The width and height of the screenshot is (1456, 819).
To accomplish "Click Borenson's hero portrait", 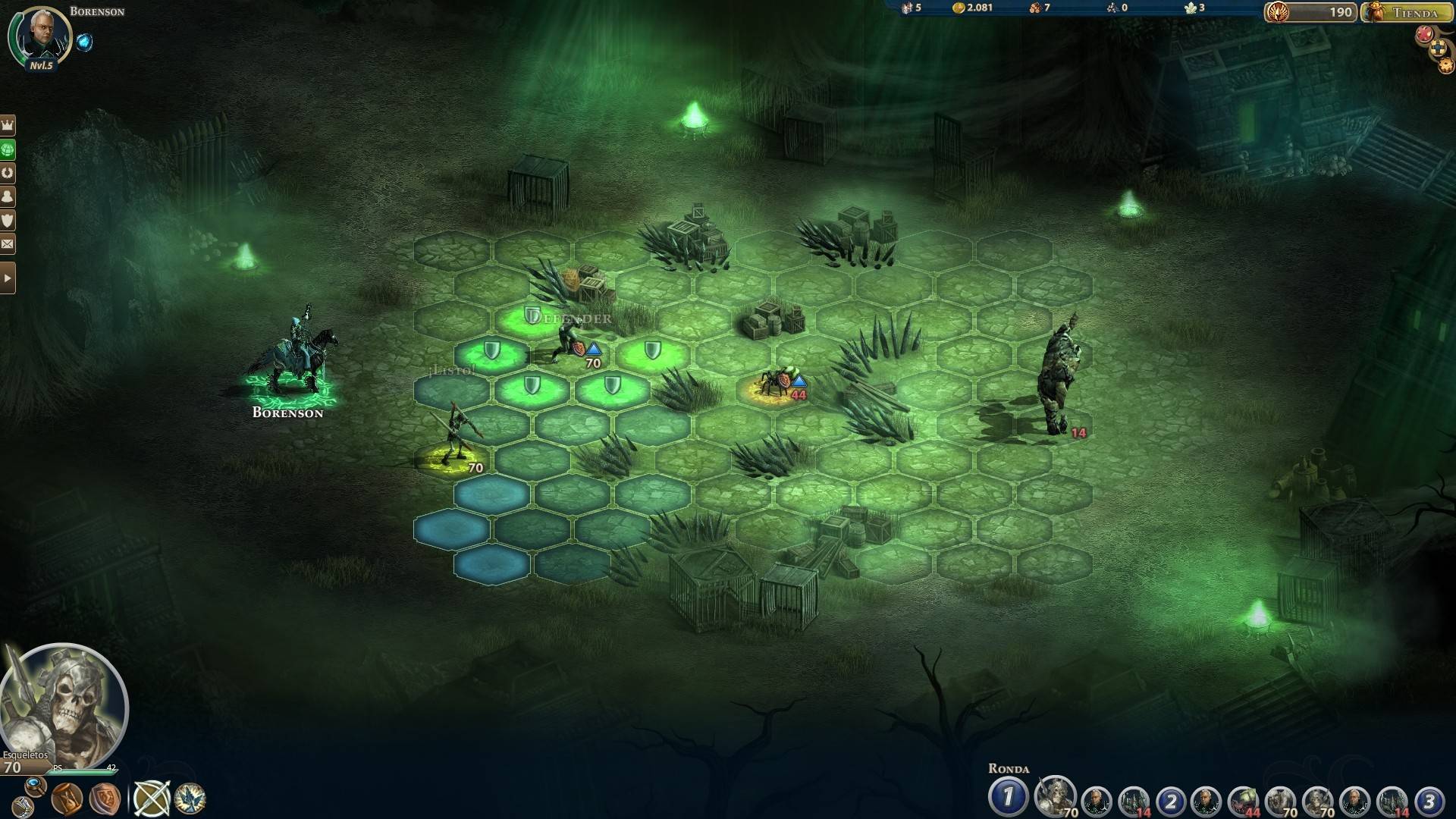I will click(39, 35).
